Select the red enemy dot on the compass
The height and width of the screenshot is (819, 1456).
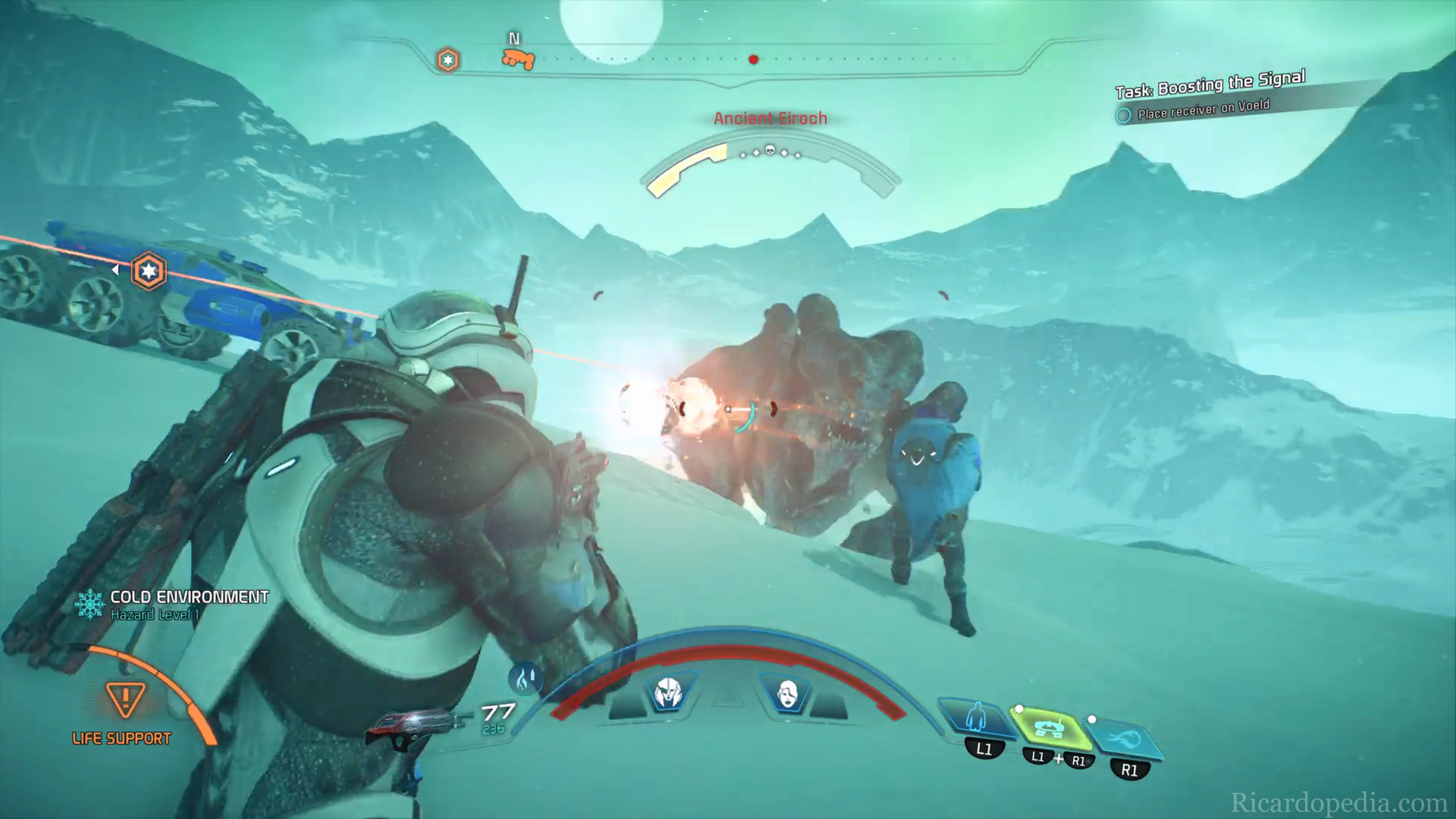click(x=753, y=60)
